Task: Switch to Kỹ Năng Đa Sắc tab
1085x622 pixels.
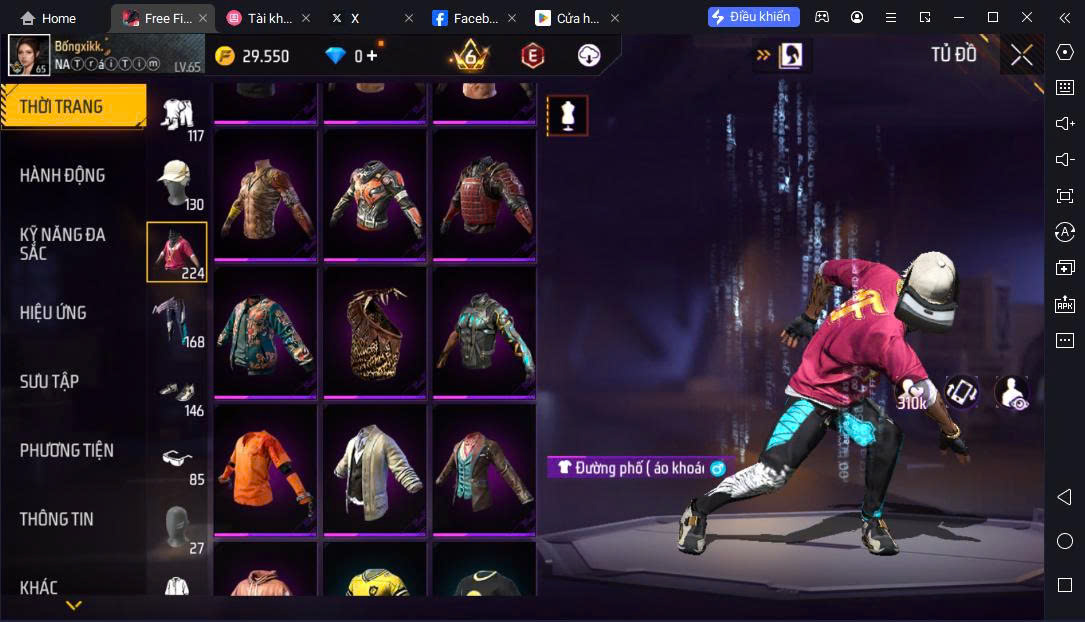Action: coord(62,244)
